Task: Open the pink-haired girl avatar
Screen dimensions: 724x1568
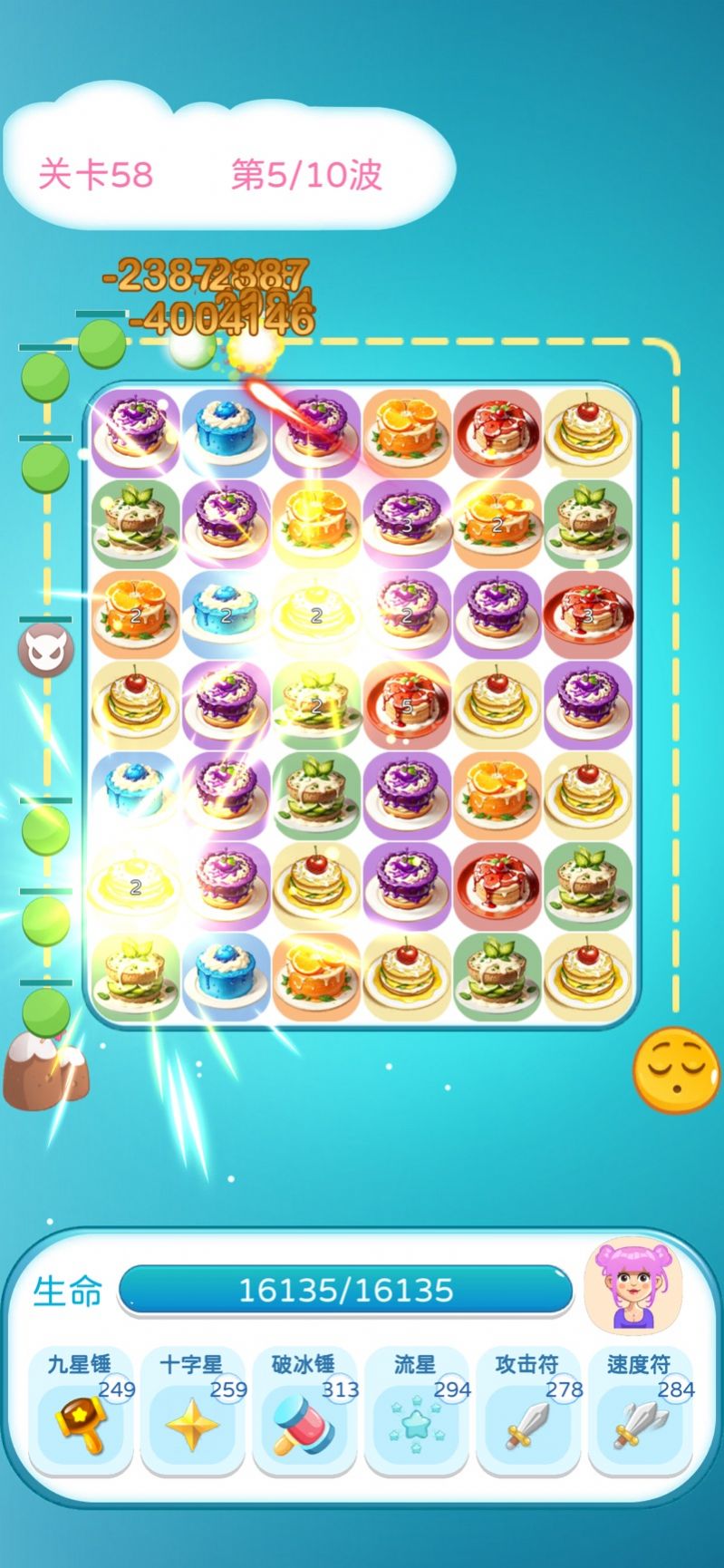Action: coord(632,1286)
